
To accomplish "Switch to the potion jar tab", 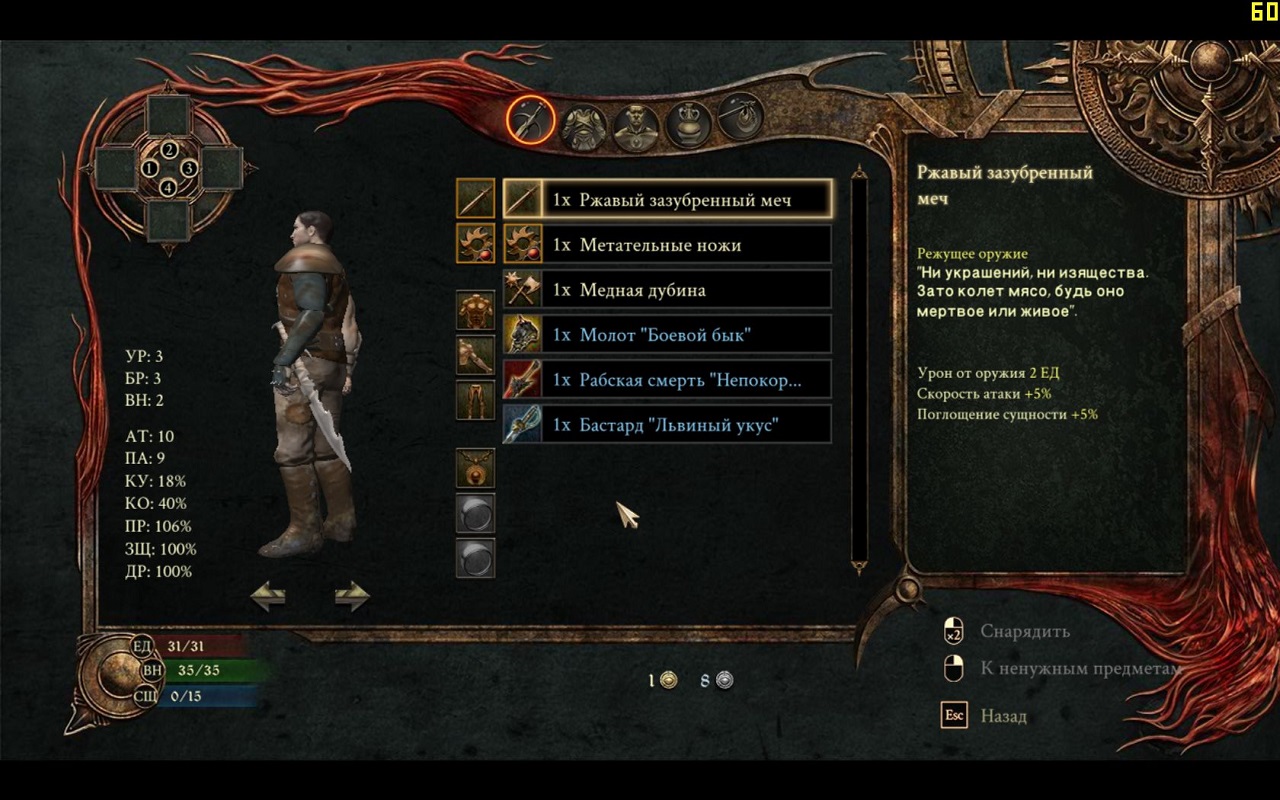I will tap(689, 125).
